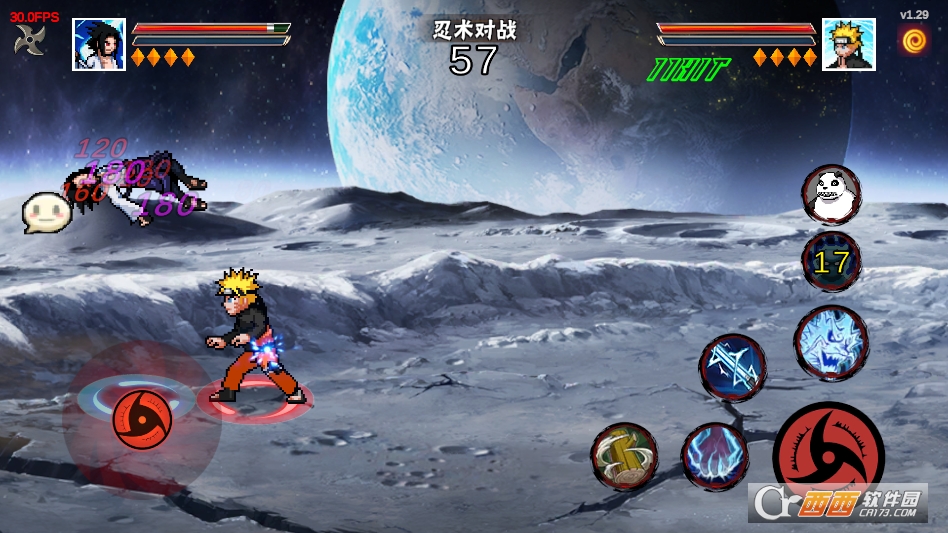Use the wooden log substitution skill

coord(624,456)
